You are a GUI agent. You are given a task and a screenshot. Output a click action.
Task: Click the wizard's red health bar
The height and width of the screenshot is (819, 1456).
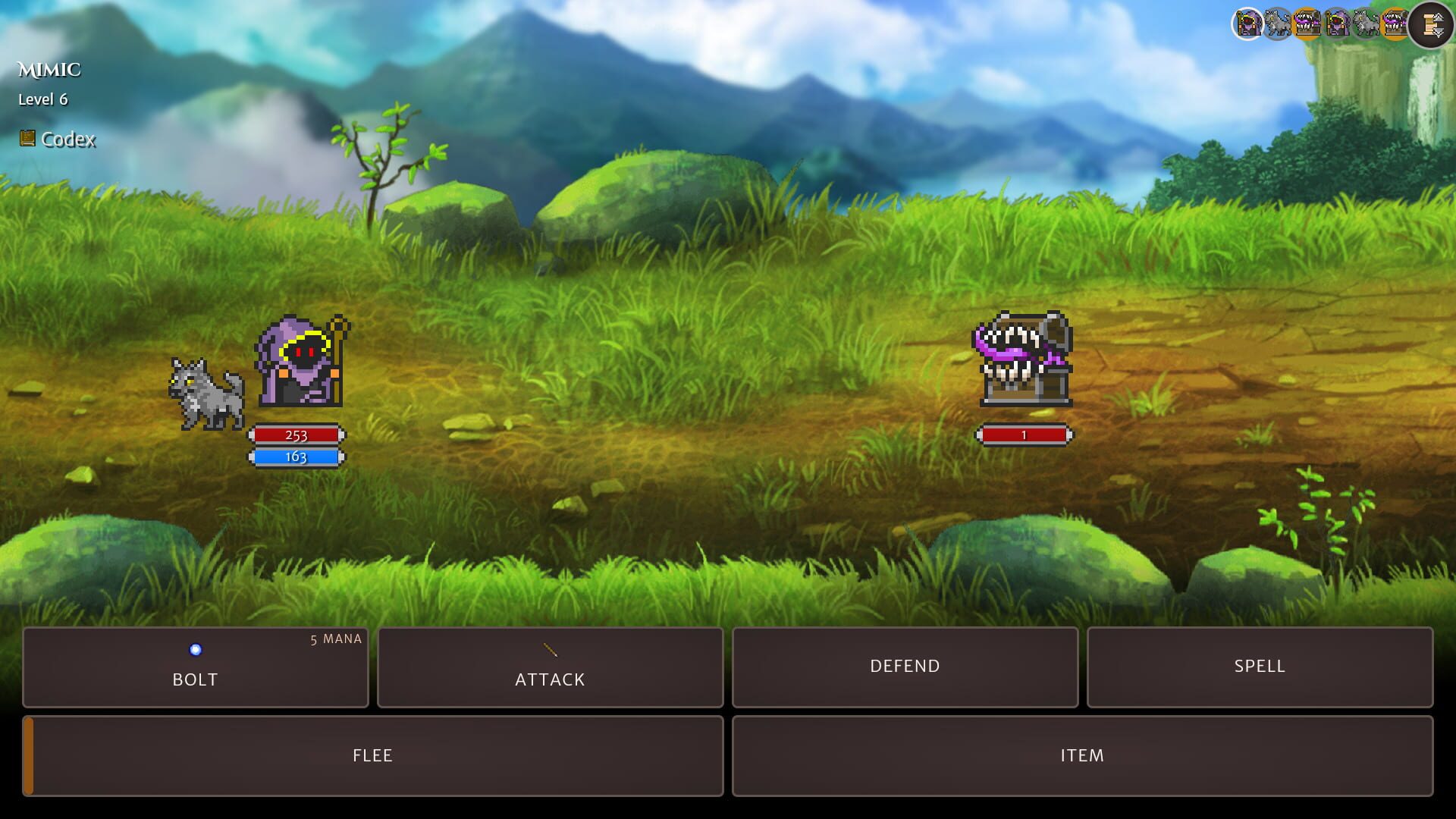coord(297,435)
